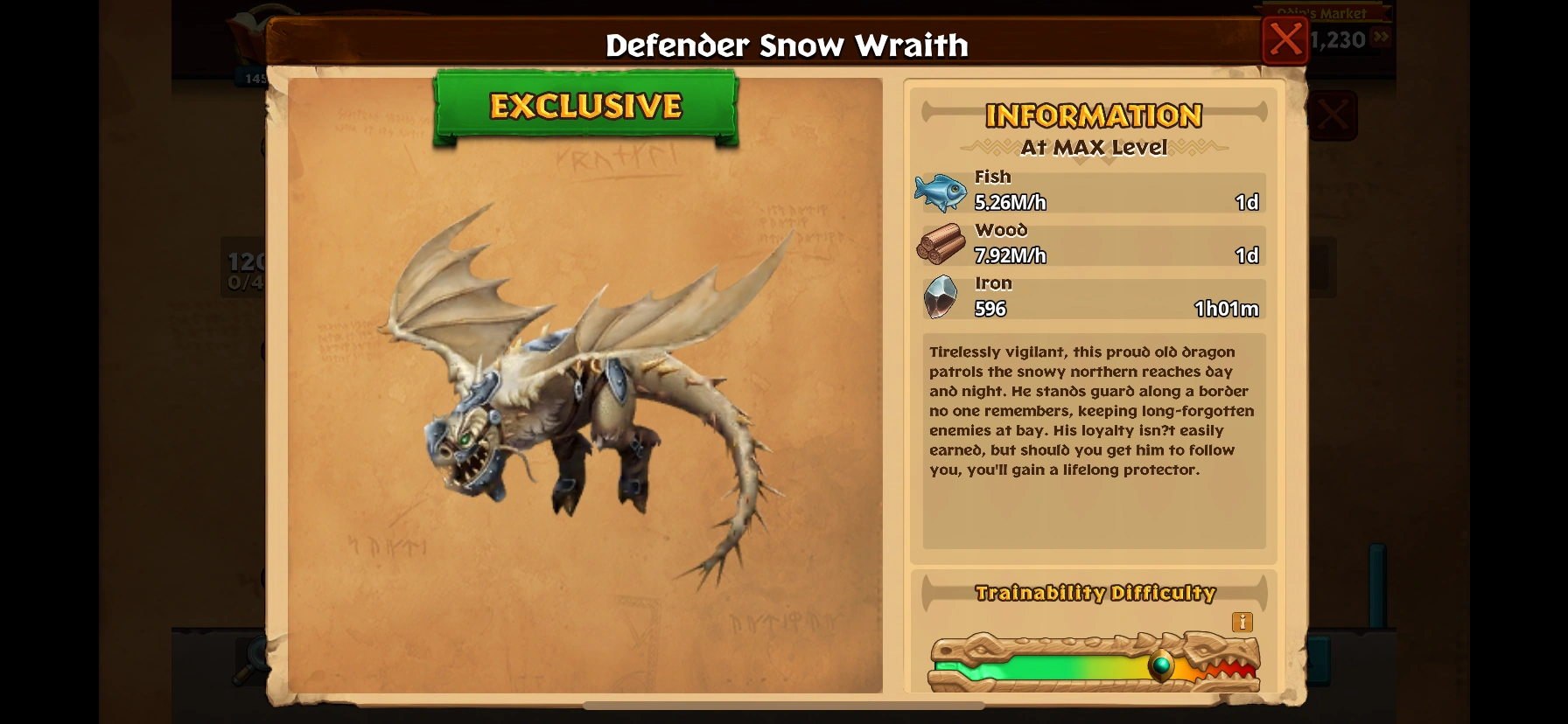The height and width of the screenshot is (724, 1568).
Task: Click the orange marker on the trainability bar
Action: [1161, 666]
